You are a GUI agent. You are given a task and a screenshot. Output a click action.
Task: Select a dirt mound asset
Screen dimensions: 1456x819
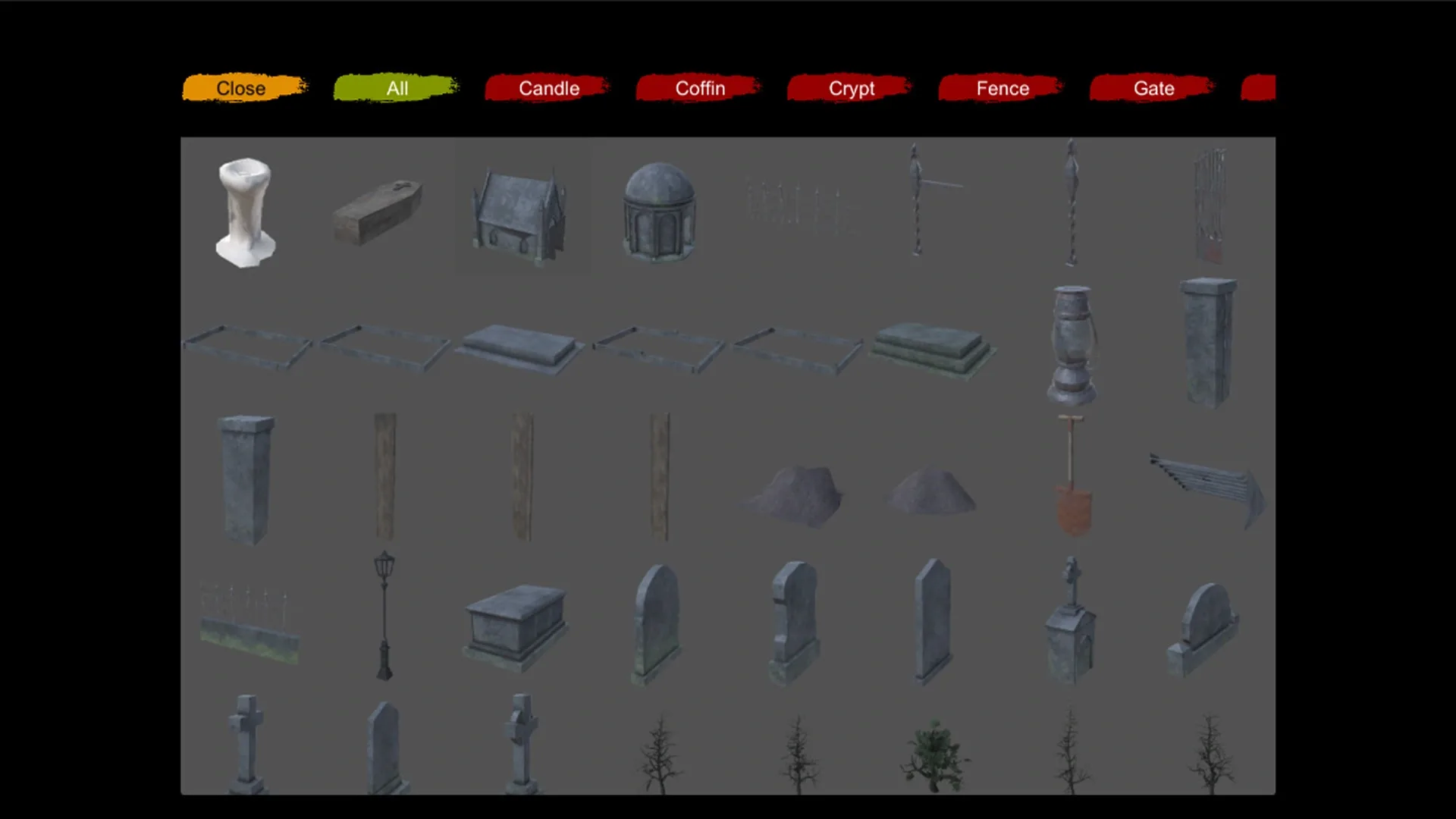(x=796, y=493)
